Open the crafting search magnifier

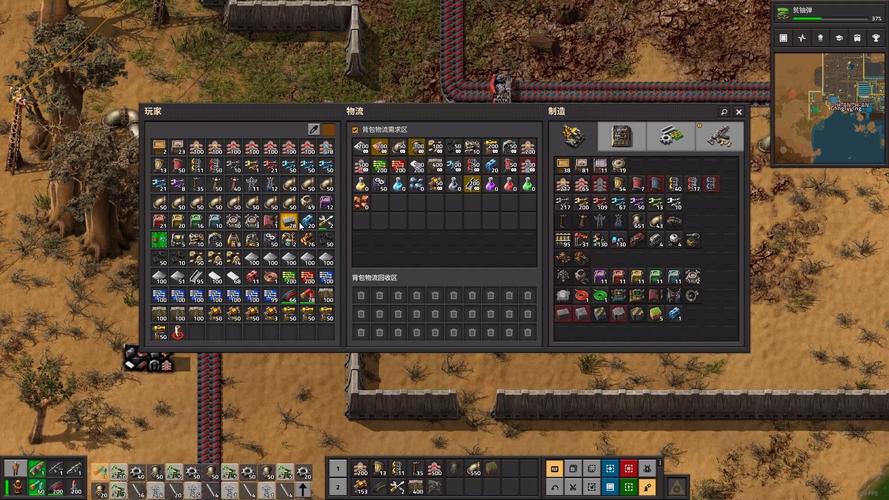[x=724, y=112]
